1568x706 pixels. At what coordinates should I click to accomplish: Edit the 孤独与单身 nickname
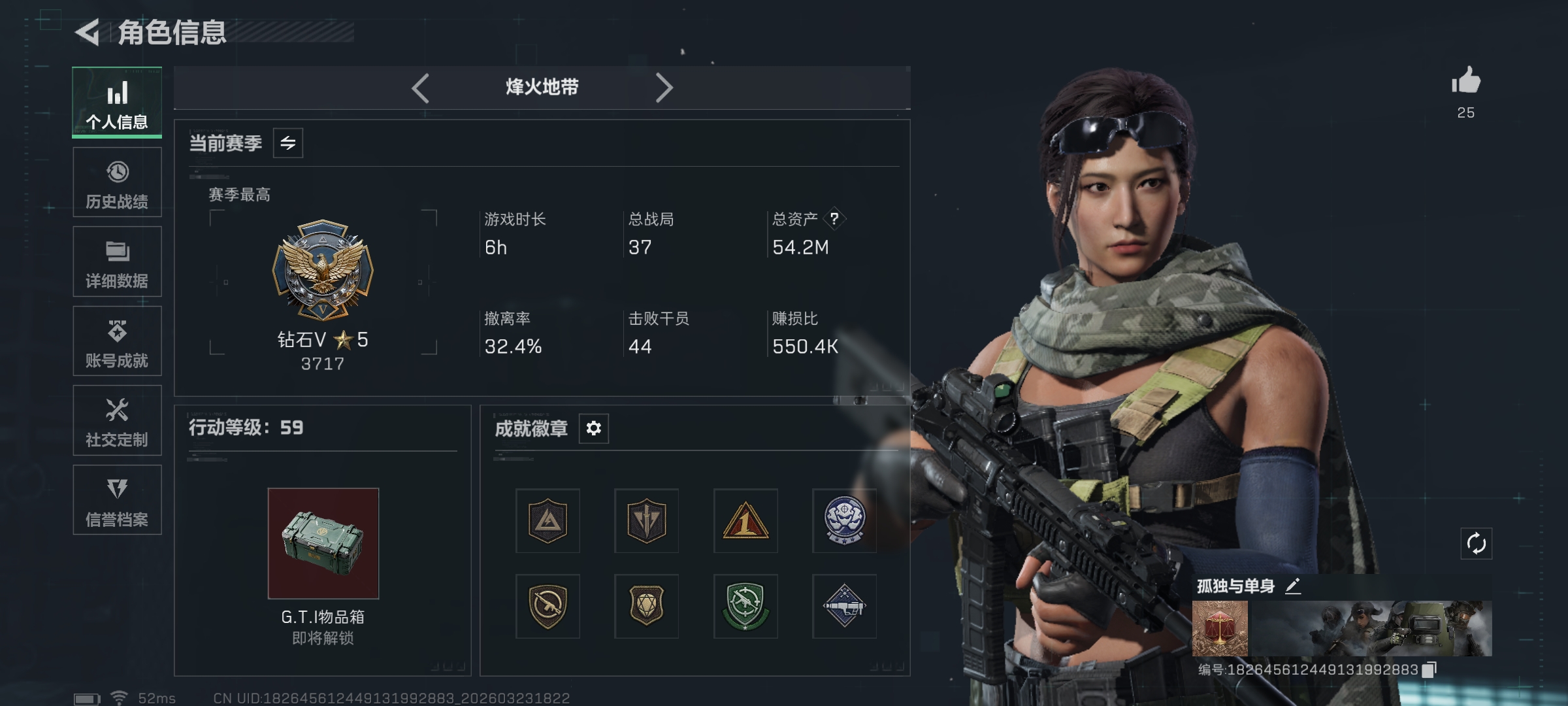coord(1293,586)
